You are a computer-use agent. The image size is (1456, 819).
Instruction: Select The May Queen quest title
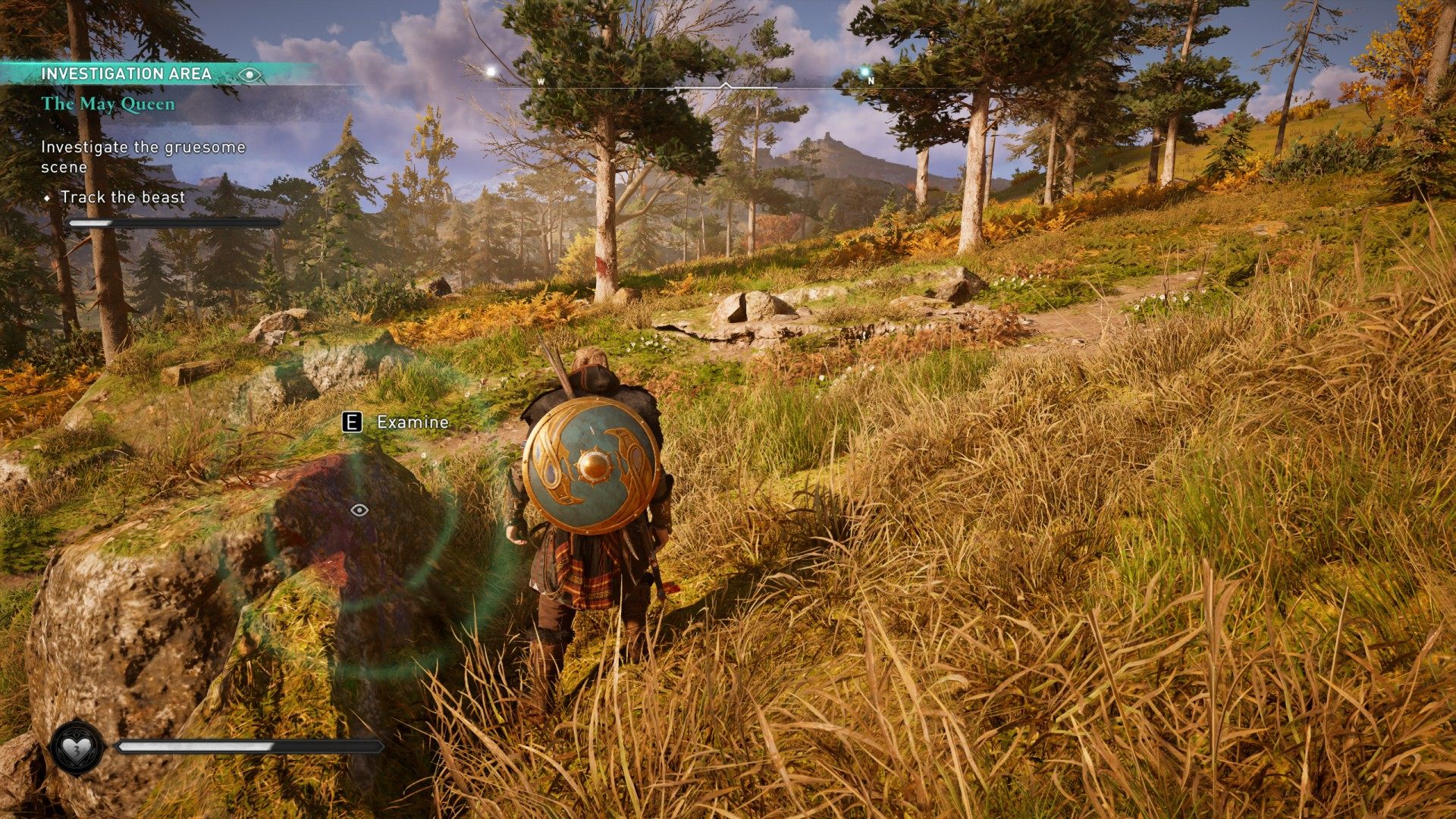point(108,104)
